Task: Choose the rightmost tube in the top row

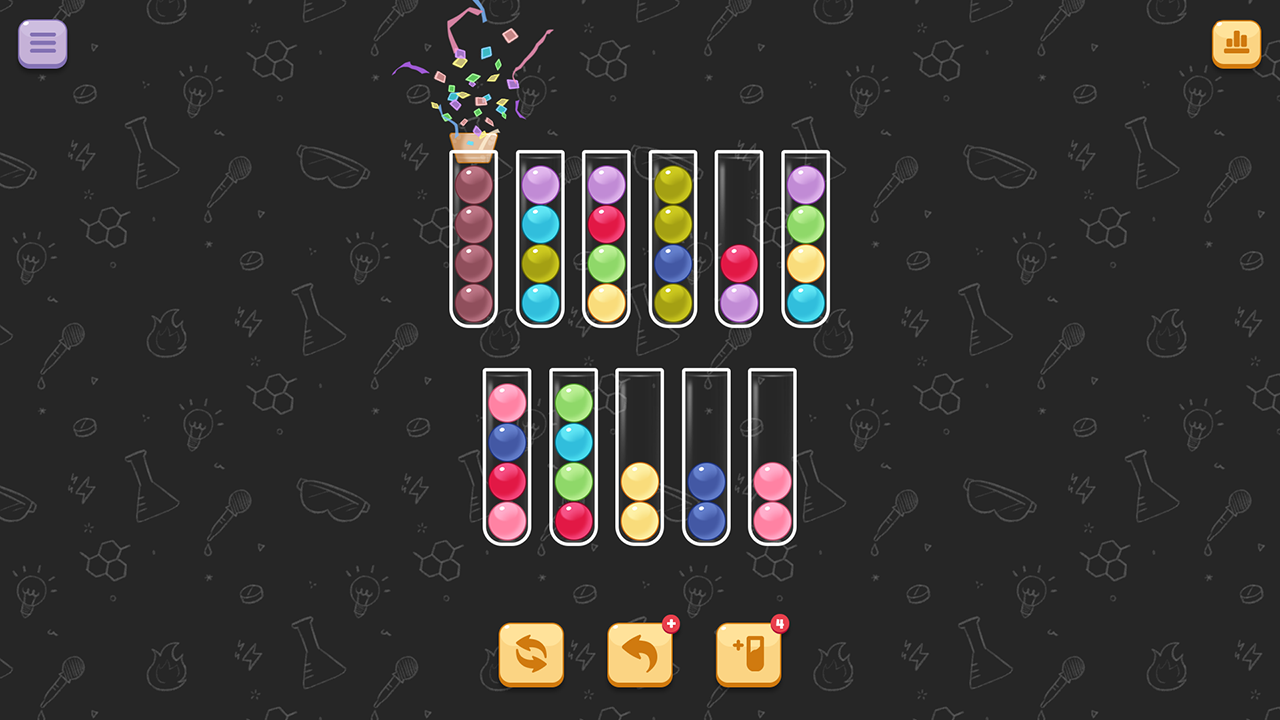Action: point(806,240)
